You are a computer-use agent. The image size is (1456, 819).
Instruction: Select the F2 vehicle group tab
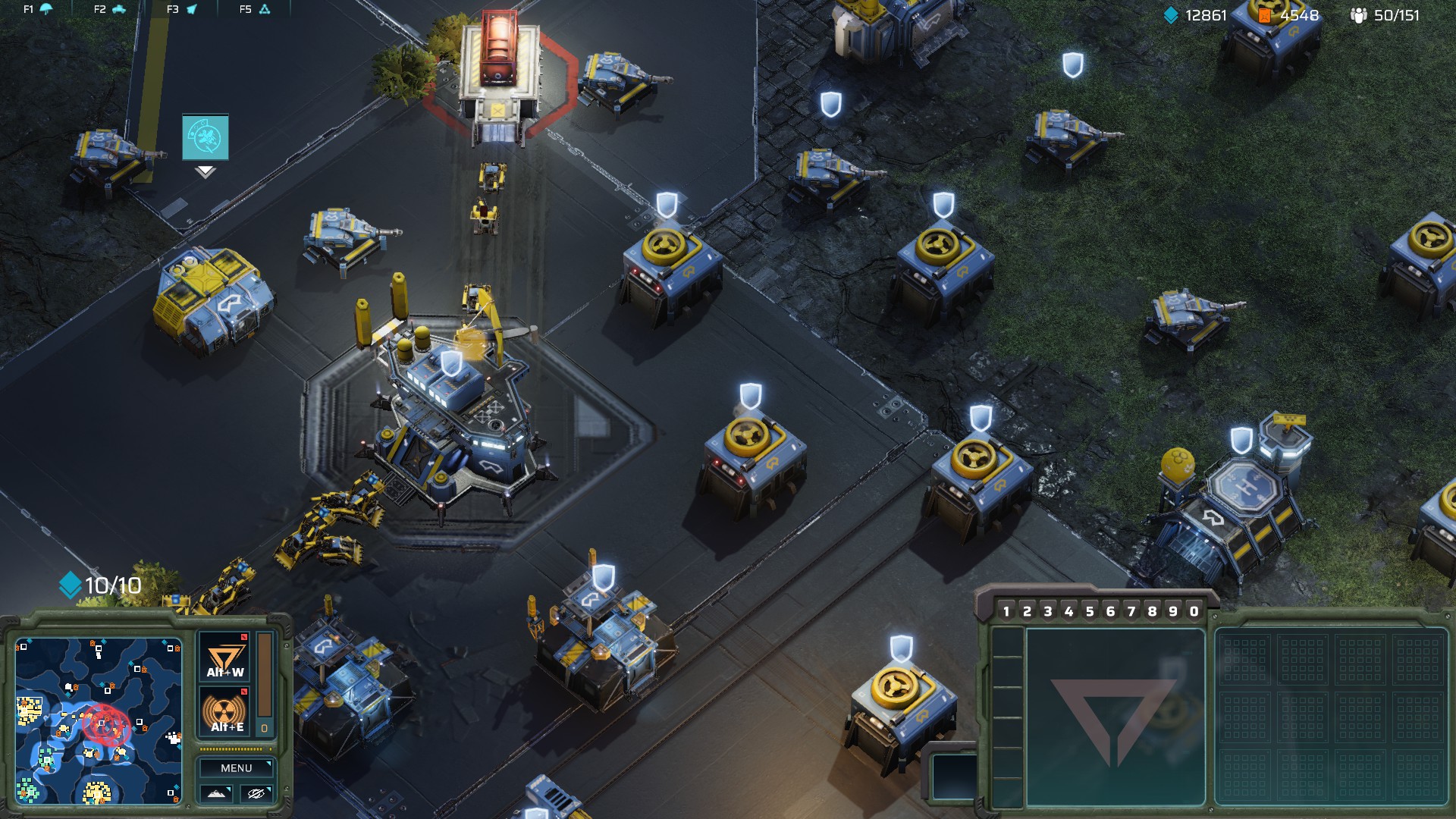point(110,9)
